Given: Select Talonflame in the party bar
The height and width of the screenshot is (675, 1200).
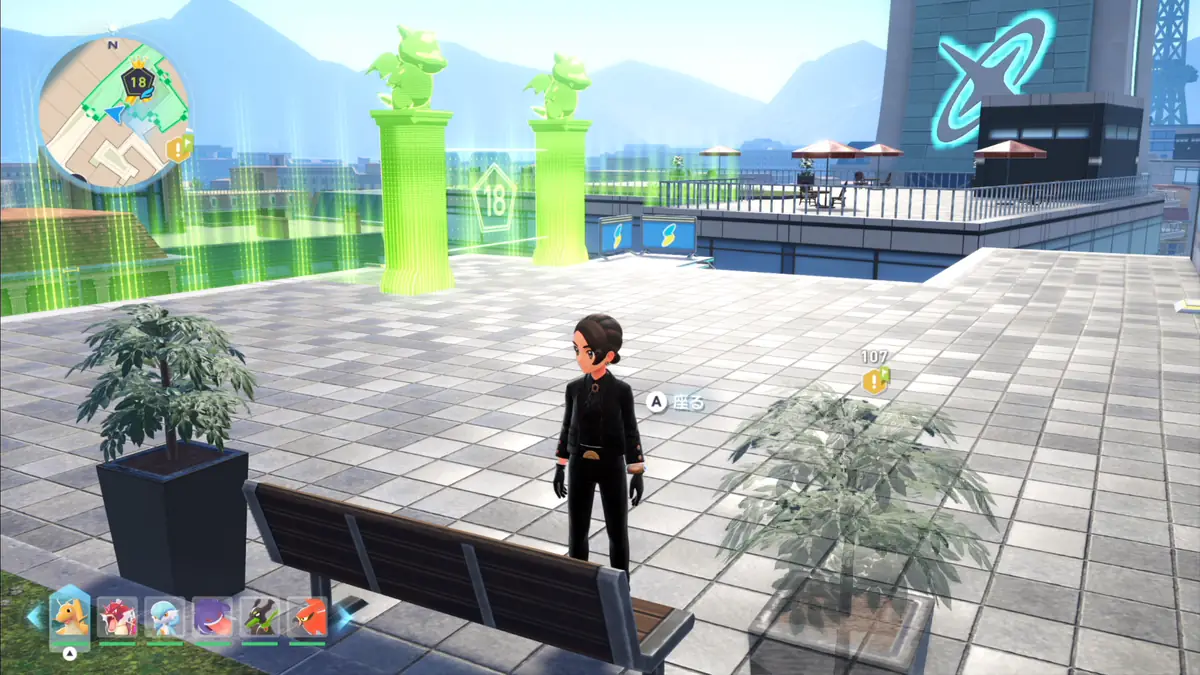Looking at the screenshot, I should 307,617.
